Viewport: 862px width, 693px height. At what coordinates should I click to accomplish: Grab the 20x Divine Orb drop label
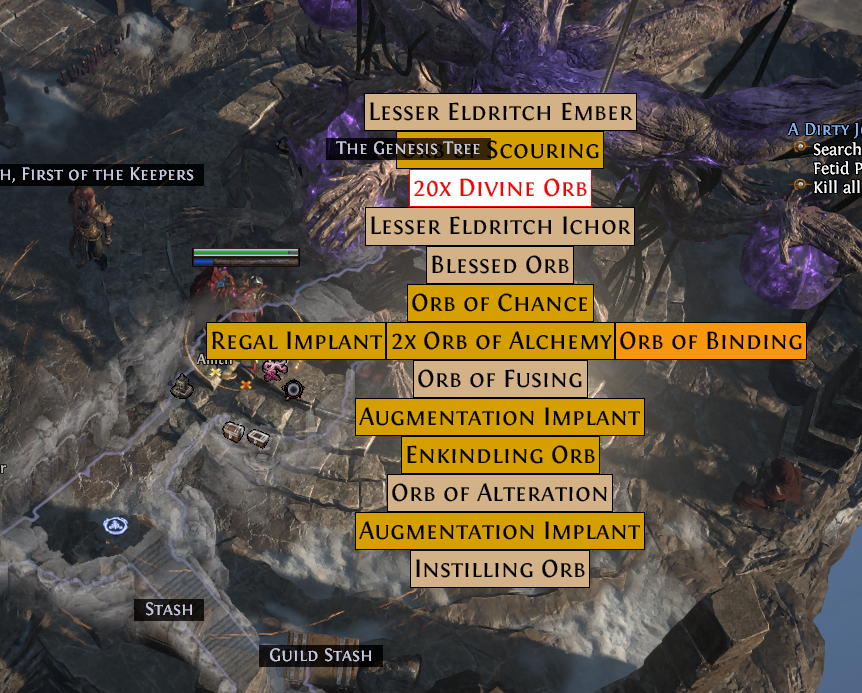[x=500, y=188]
